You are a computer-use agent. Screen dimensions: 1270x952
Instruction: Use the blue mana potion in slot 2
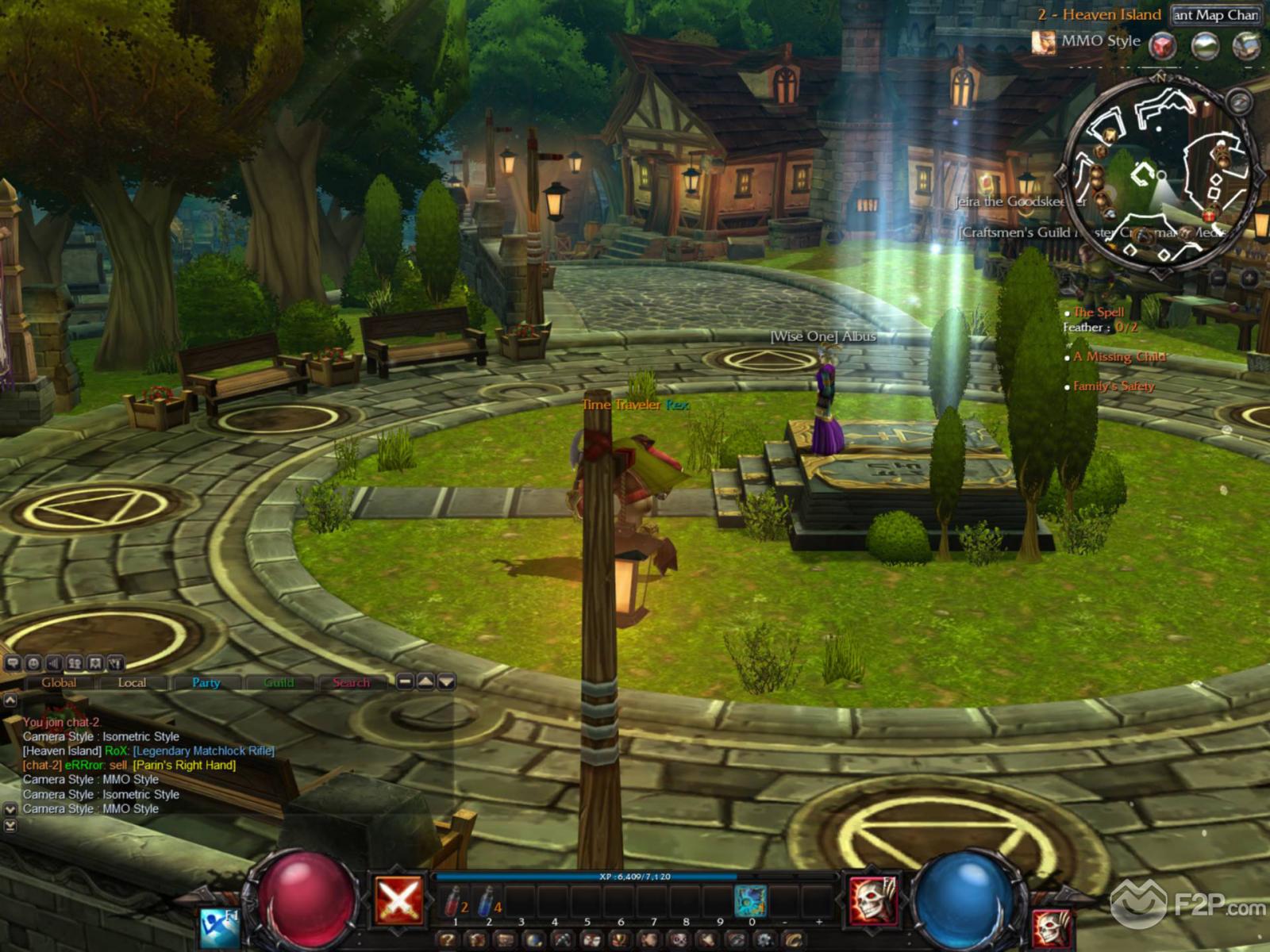487,901
